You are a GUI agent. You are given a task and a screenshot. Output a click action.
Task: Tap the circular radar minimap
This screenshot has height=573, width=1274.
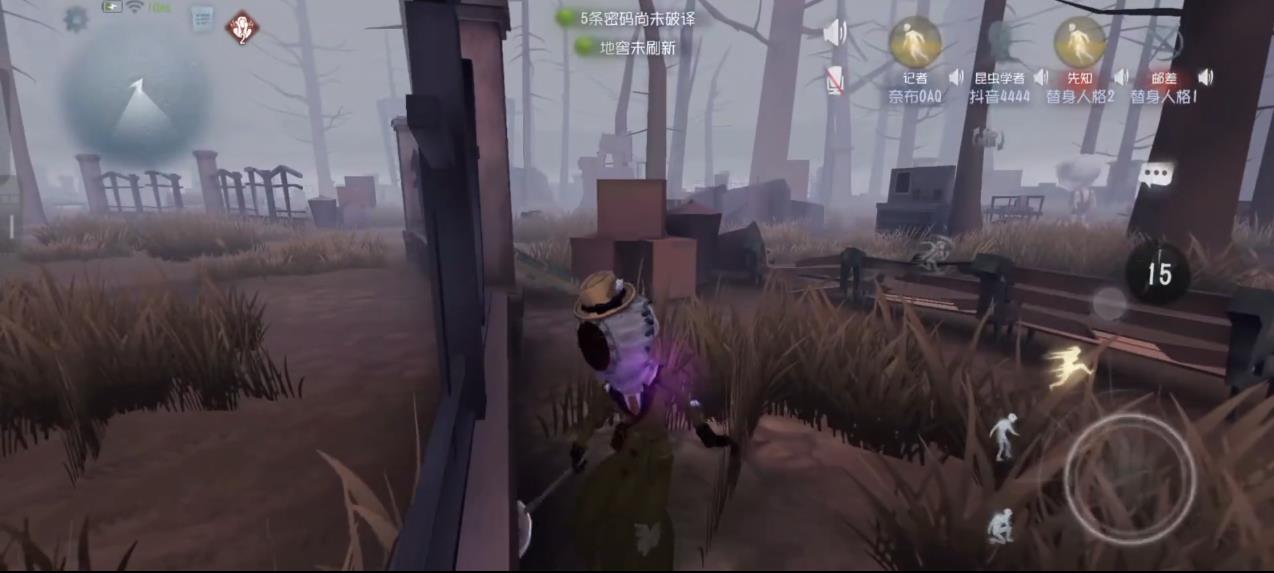point(137,97)
